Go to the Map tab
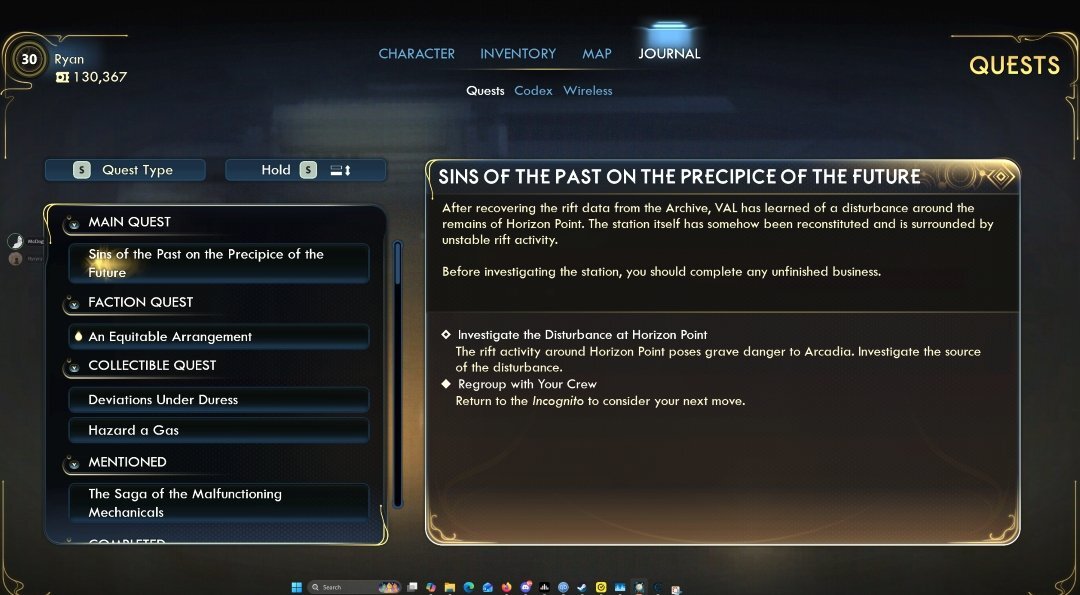 click(597, 54)
